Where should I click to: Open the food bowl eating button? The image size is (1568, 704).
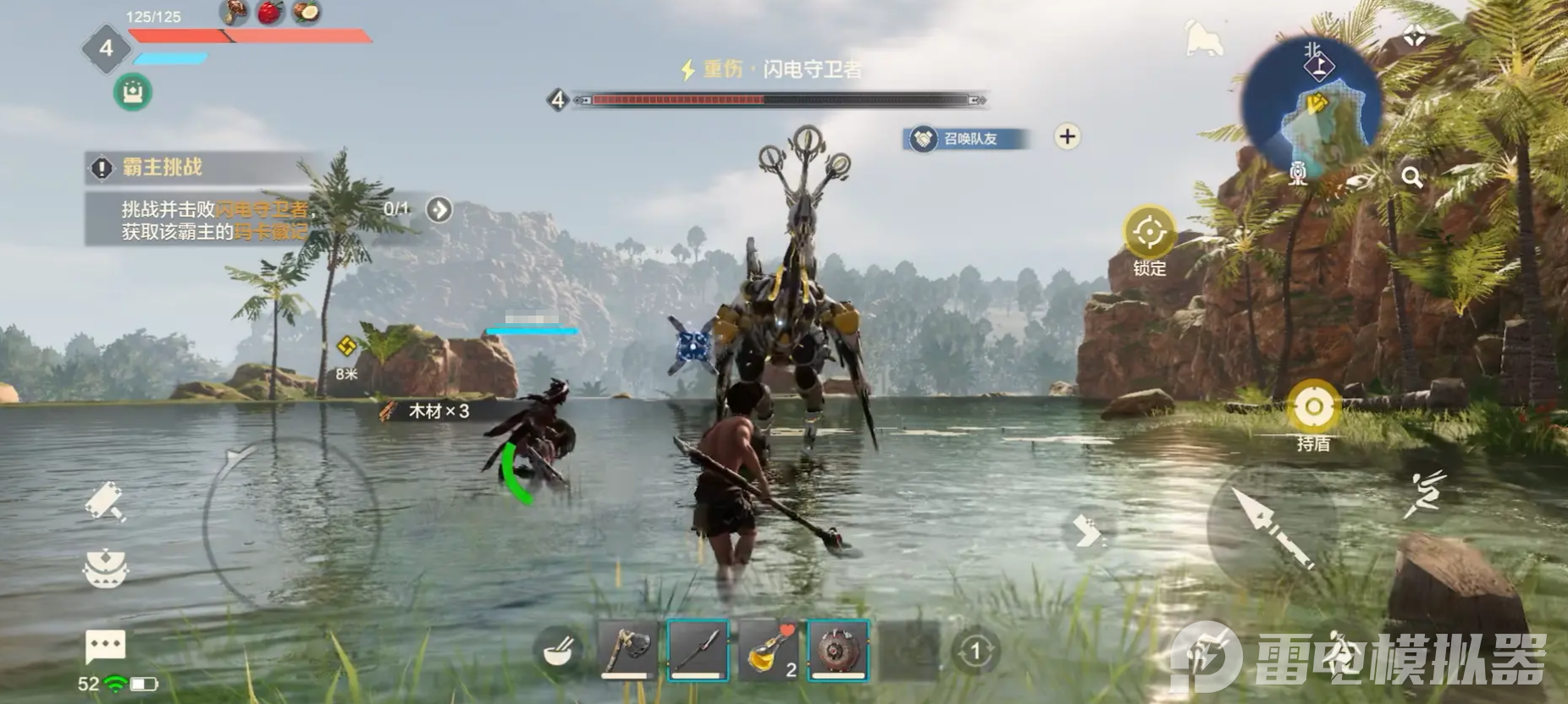pyautogui.click(x=558, y=652)
